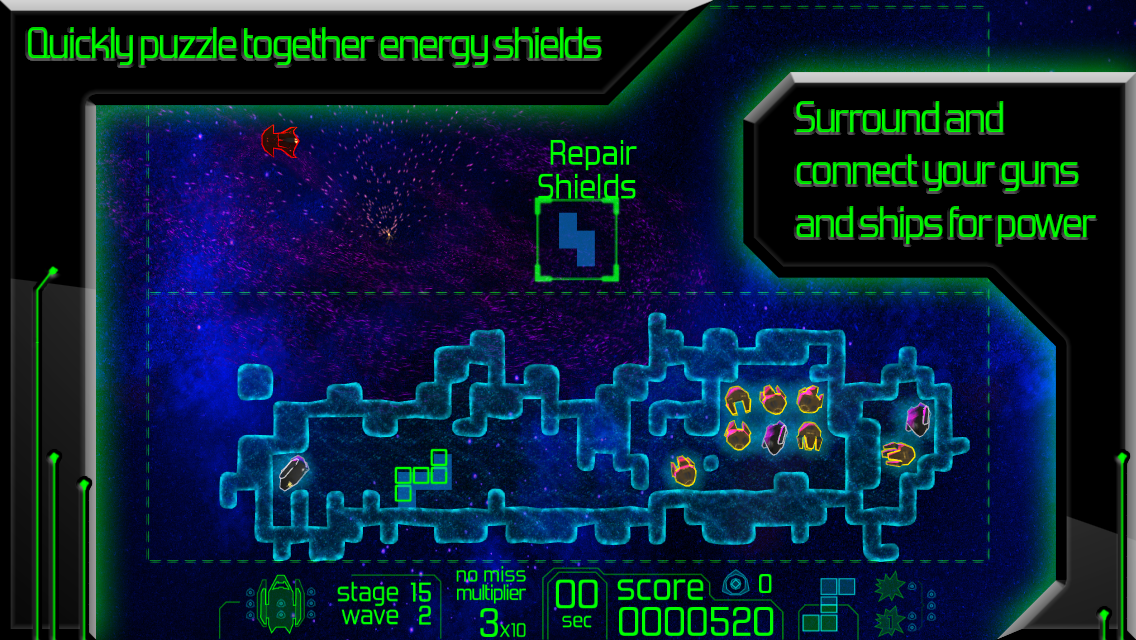Image resolution: width=1136 pixels, height=640 pixels.
Task: Activate the starburst icon marked 1
Action: point(890,619)
